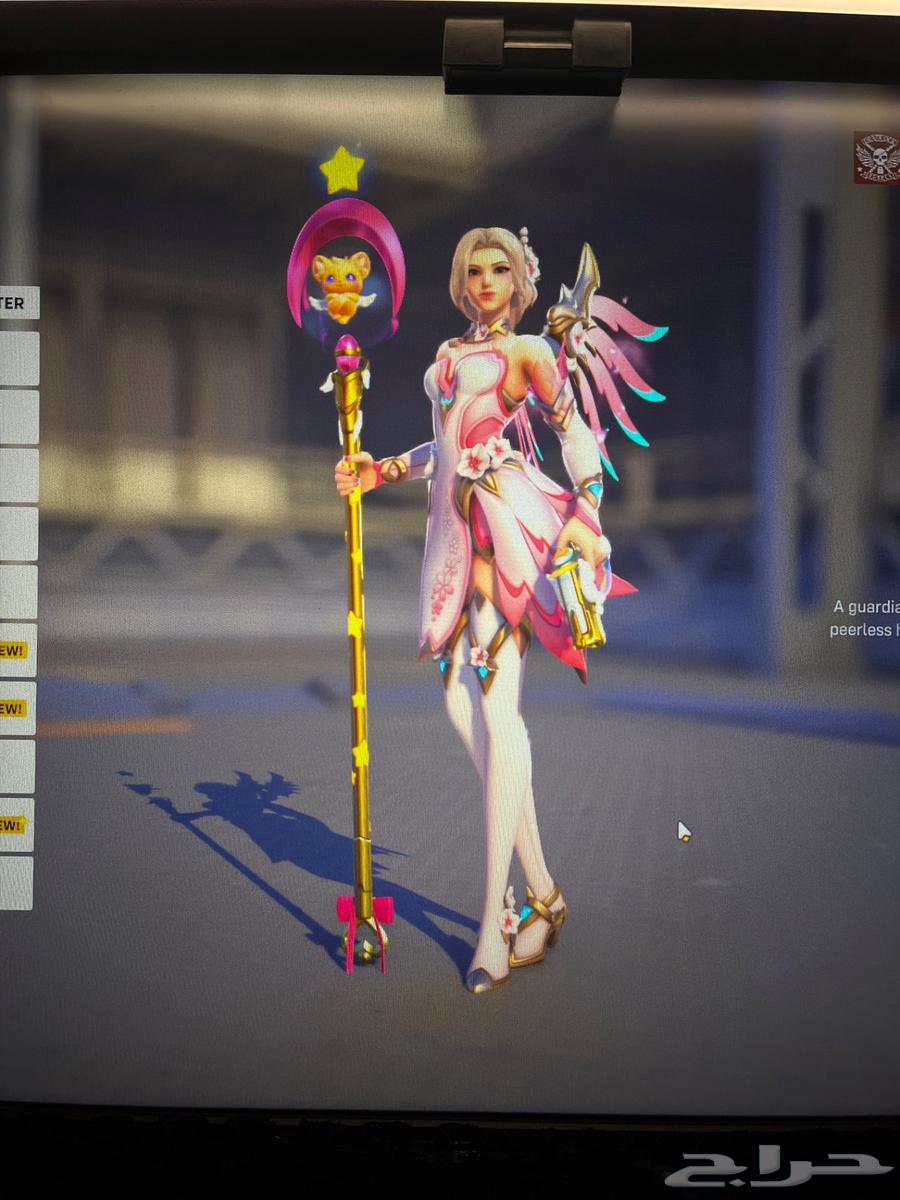The image size is (900, 1200).
Task: Click the winged skull player icon
Action: click(x=877, y=158)
